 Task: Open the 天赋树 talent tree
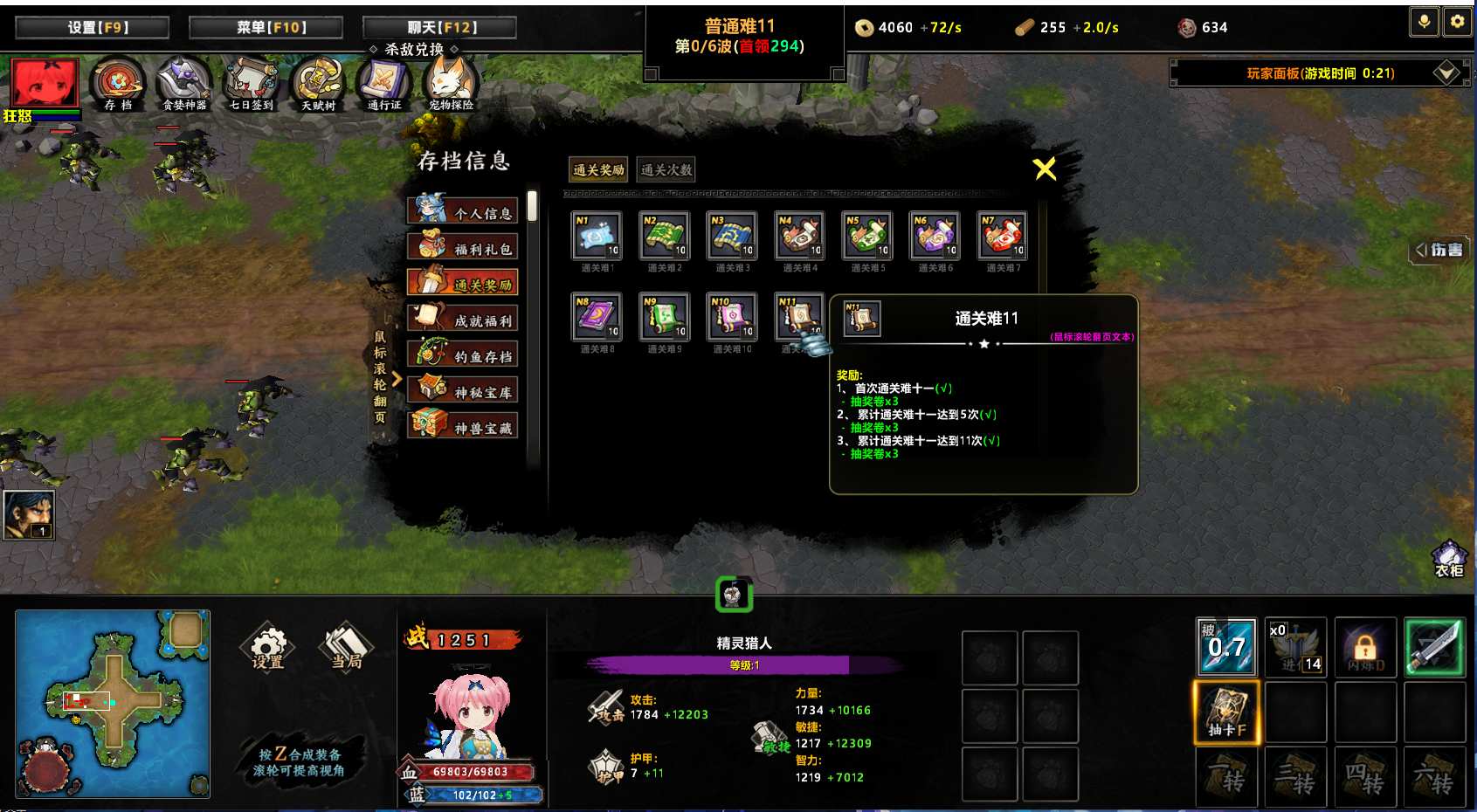[x=318, y=84]
